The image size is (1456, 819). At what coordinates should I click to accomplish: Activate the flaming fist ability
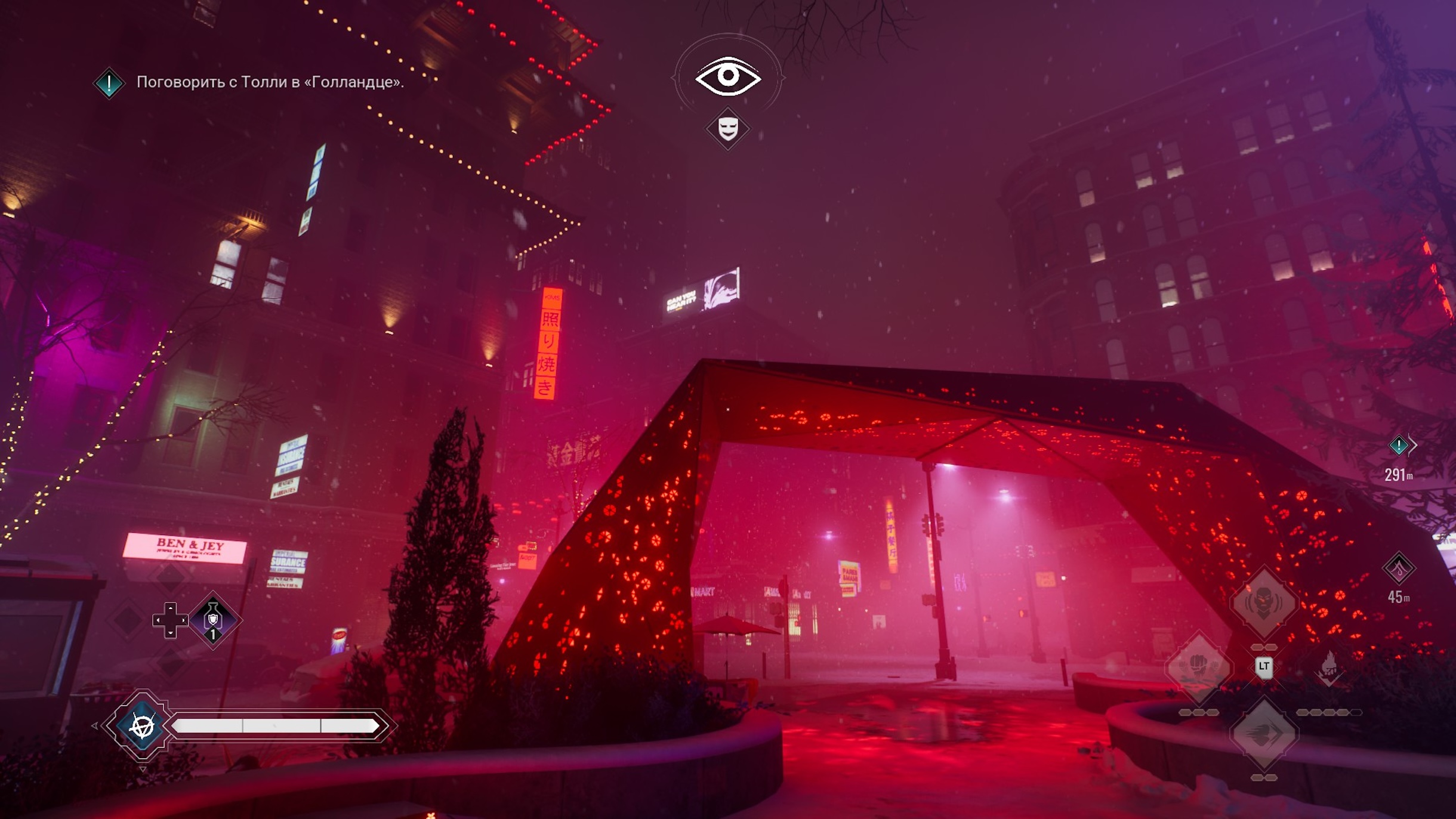tap(1329, 667)
